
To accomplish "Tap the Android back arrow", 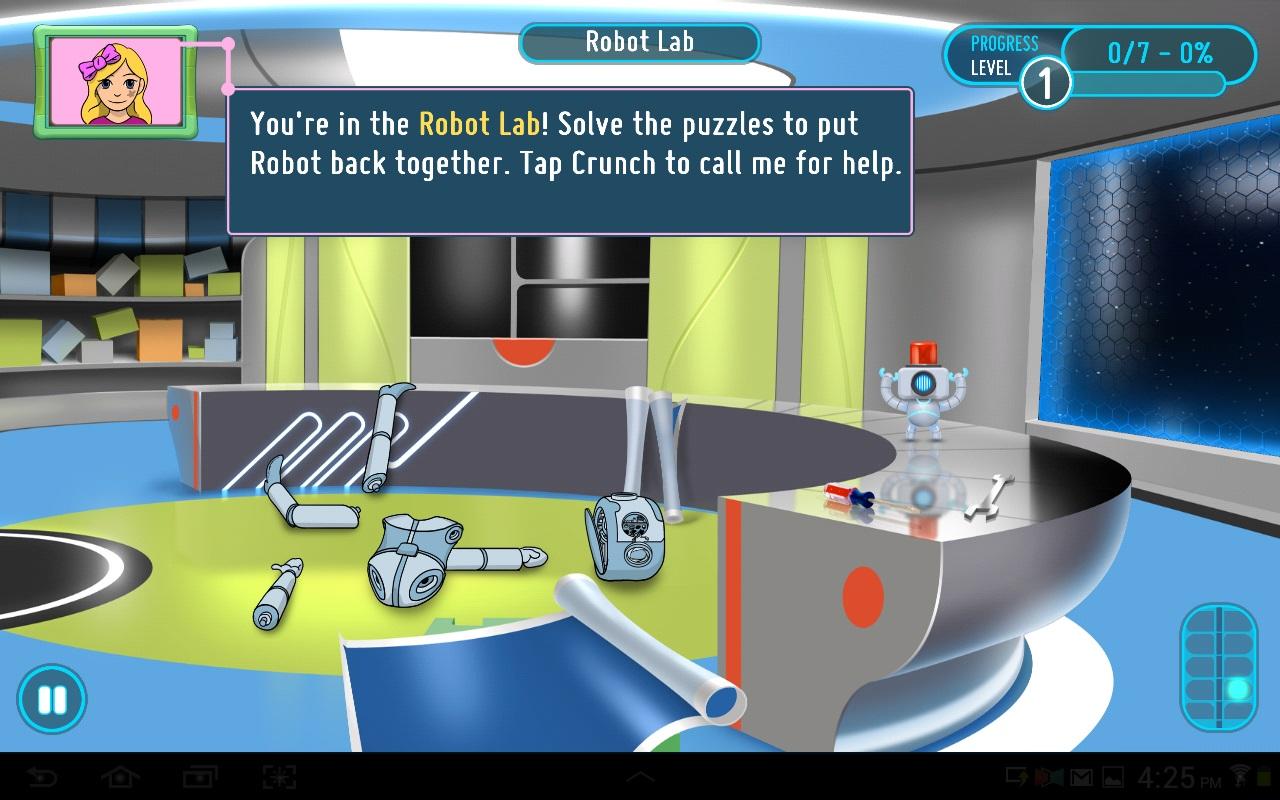I will (x=42, y=777).
